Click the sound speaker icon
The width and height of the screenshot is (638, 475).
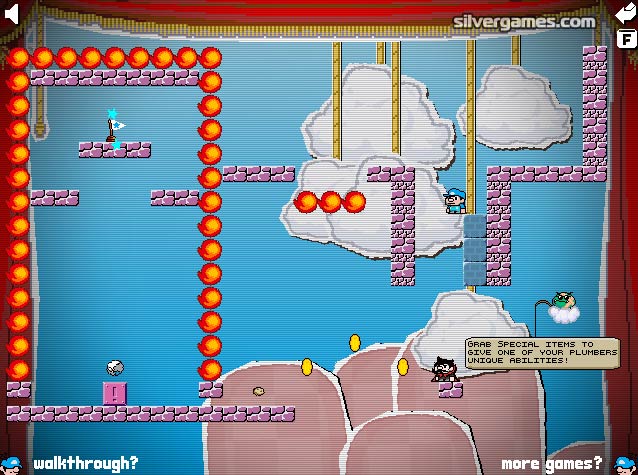[11, 16]
